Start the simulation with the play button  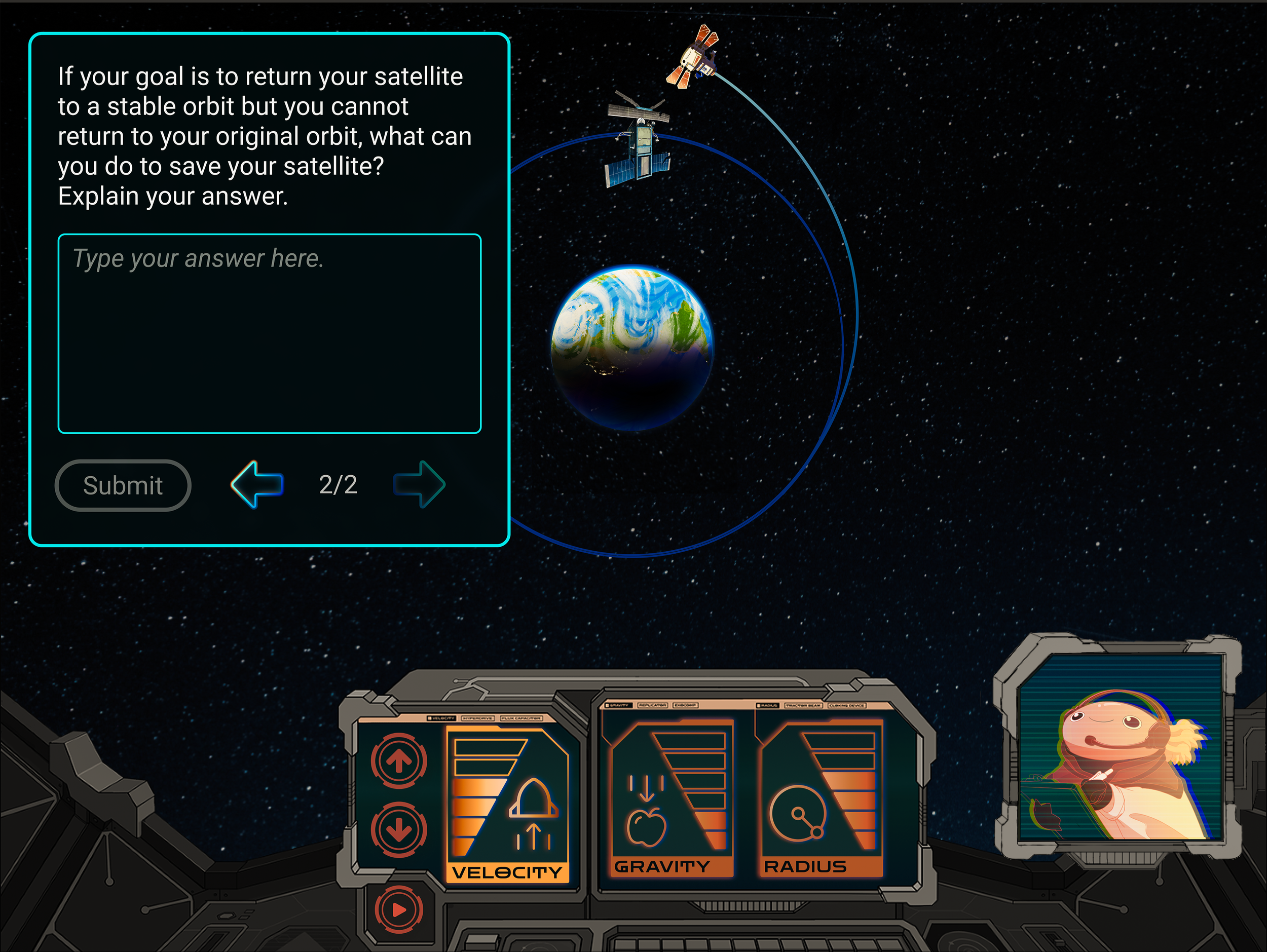399,909
